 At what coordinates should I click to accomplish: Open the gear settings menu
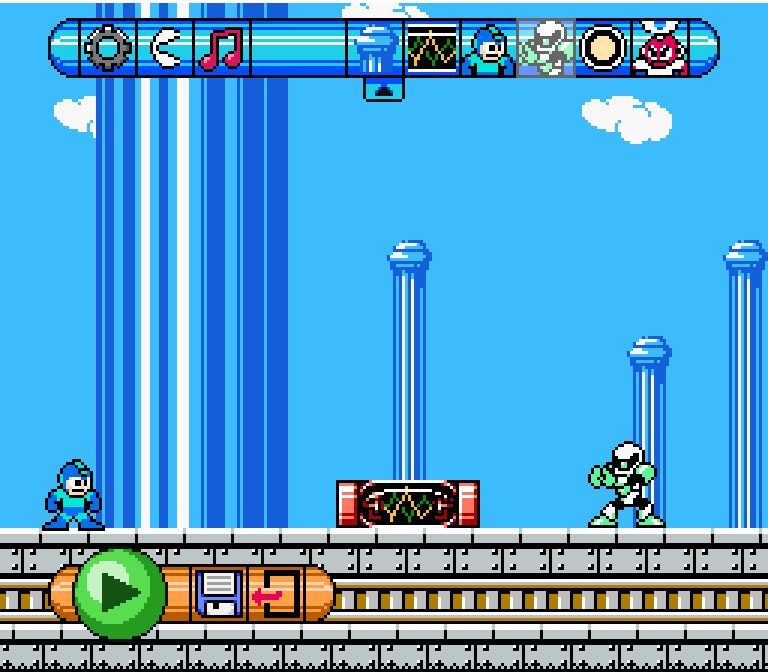[x=107, y=48]
